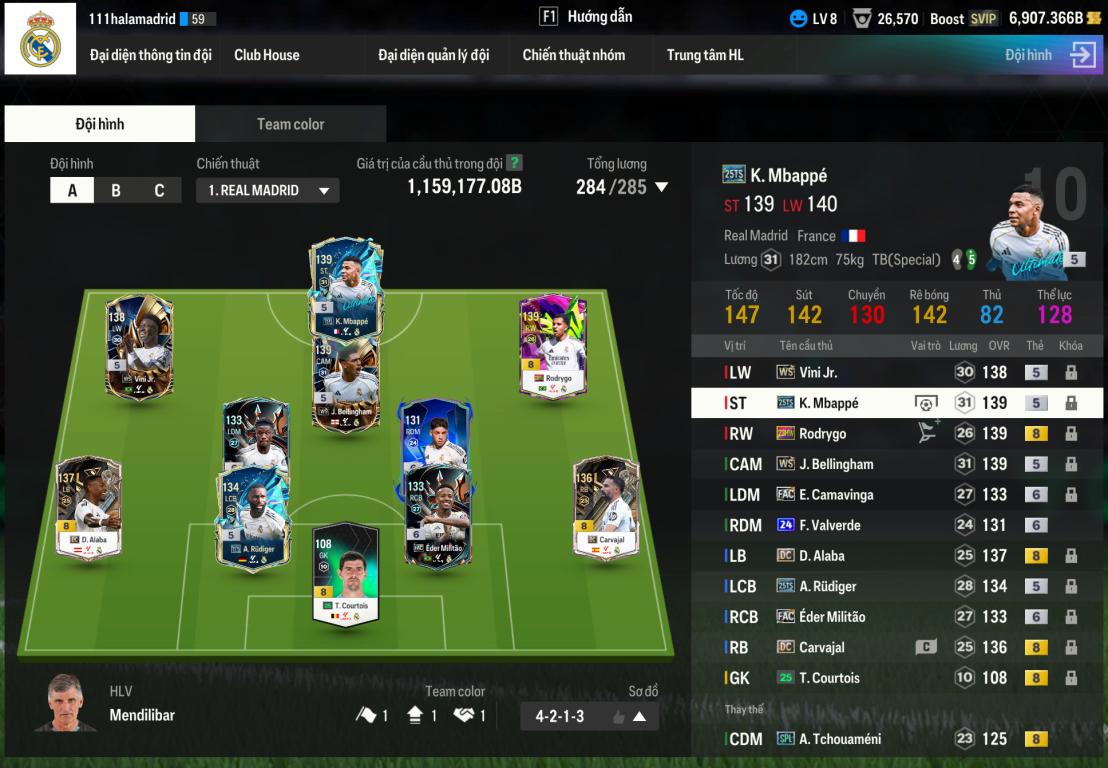Viewport: 1108px width, 768px height.
Task: Pick the Carvajal card on the pitch
Action: 606,508
